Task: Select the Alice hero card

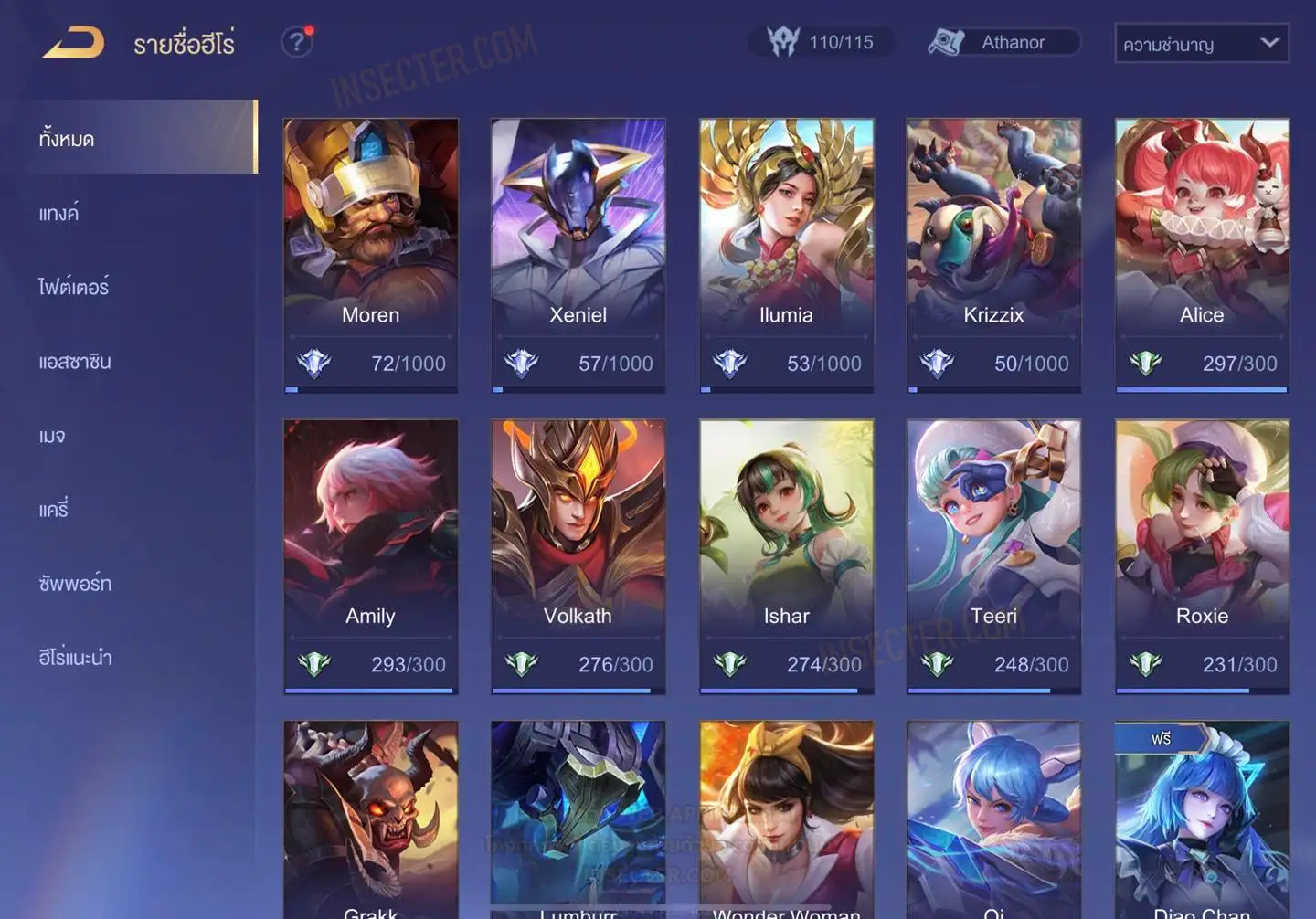Action: pyautogui.click(x=1202, y=255)
